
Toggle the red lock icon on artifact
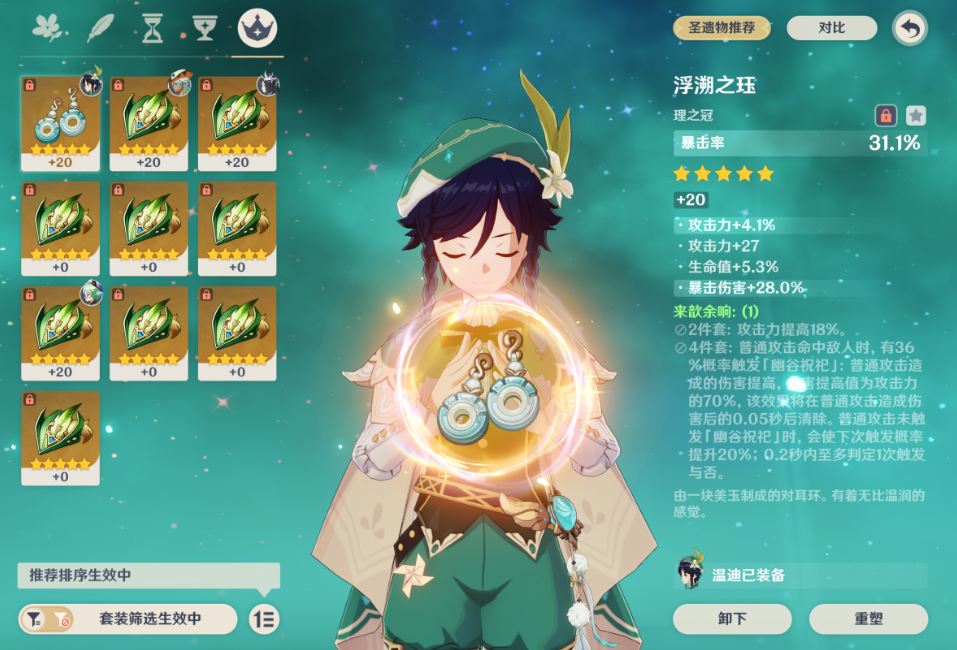[x=886, y=115]
